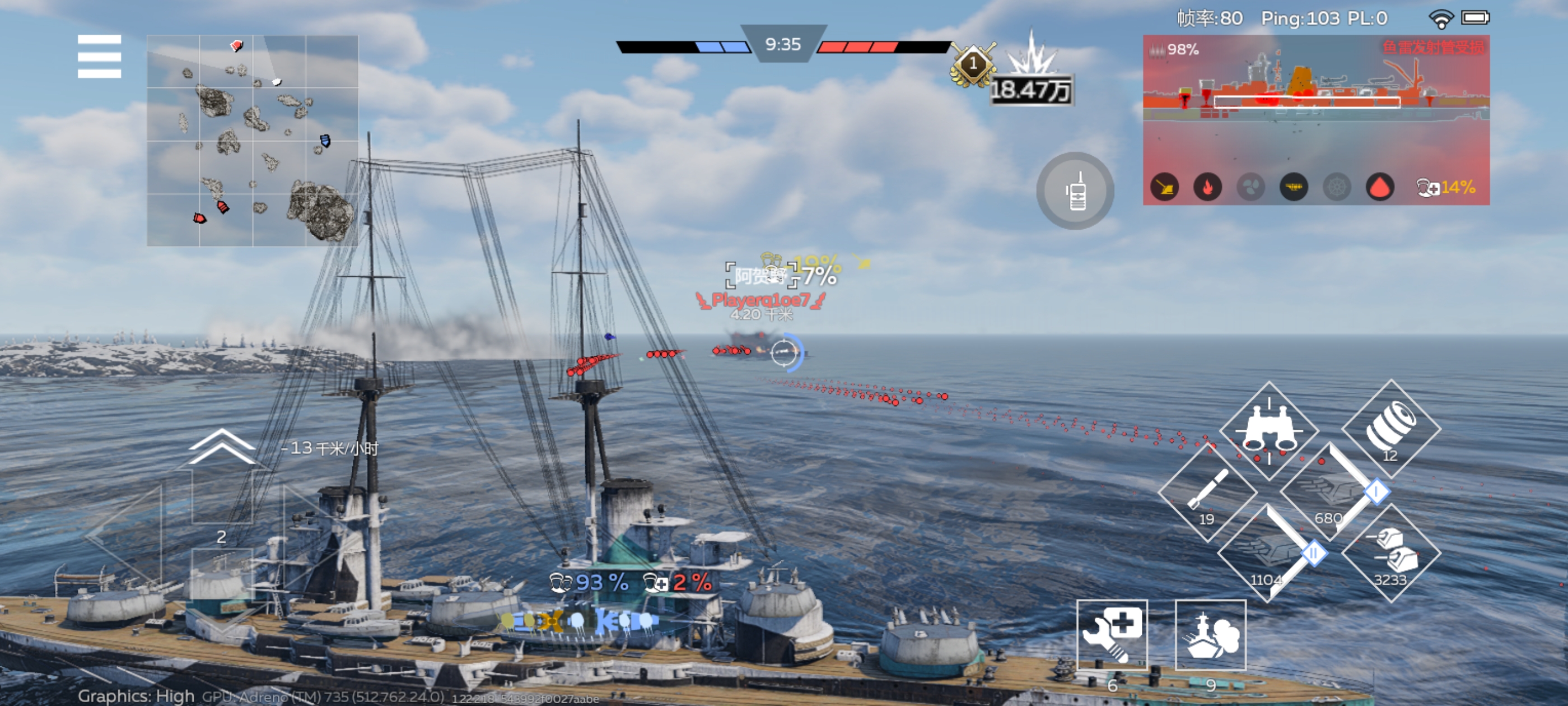
Task: Activate the radio communication button
Action: [1075, 191]
